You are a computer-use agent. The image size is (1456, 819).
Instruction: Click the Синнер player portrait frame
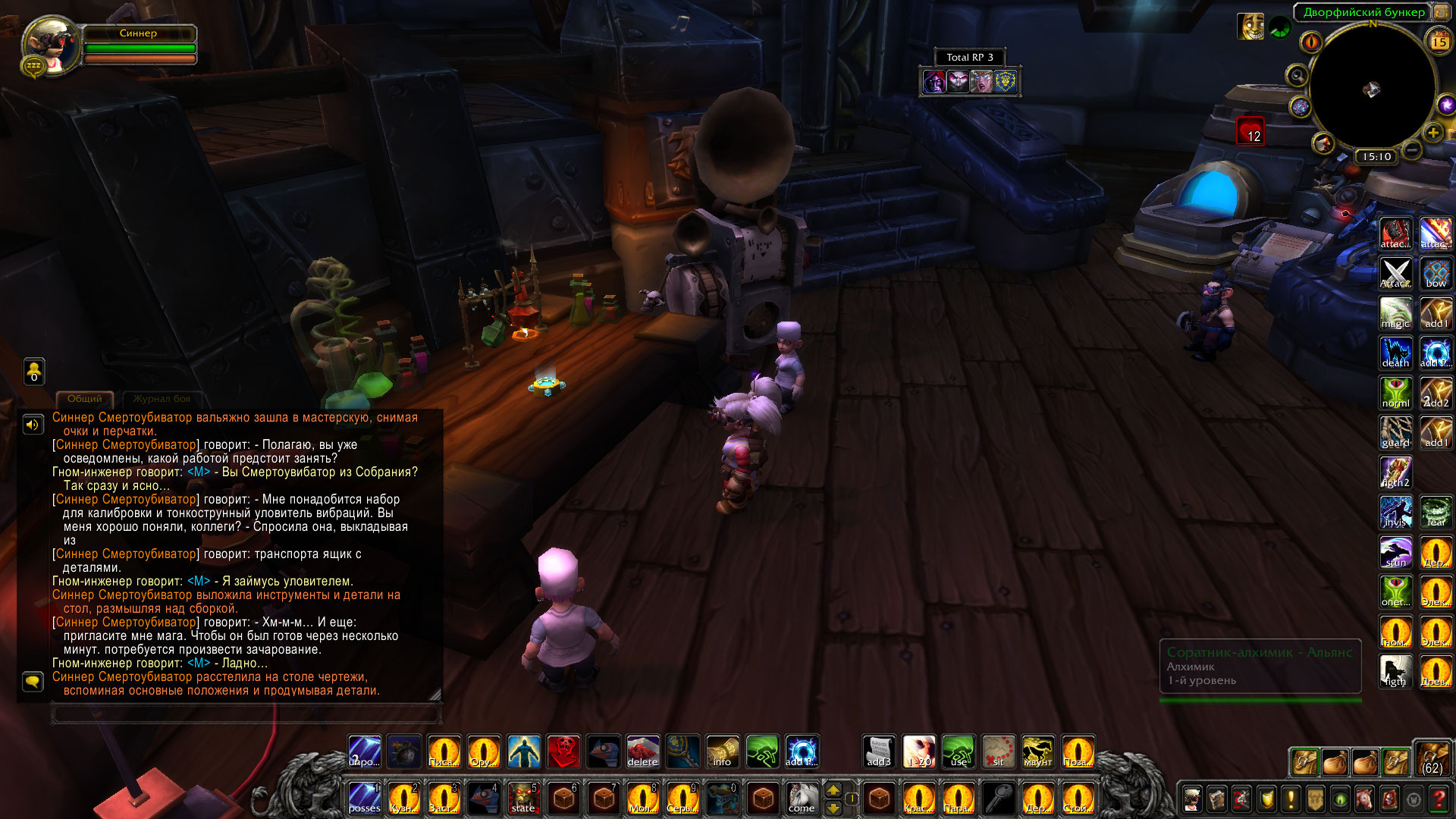click(x=52, y=45)
